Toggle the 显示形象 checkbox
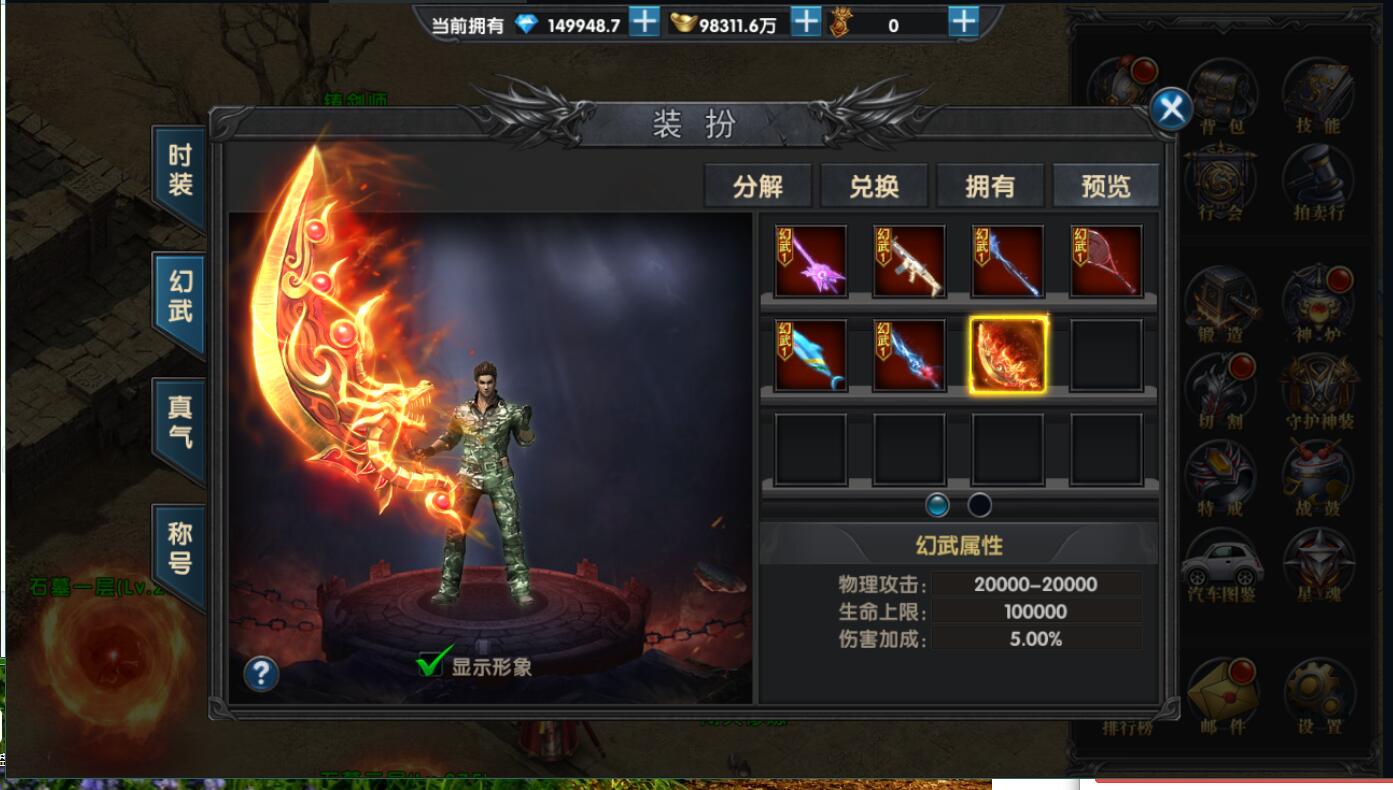The height and width of the screenshot is (790, 1393). pyautogui.click(x=431, y=664)
